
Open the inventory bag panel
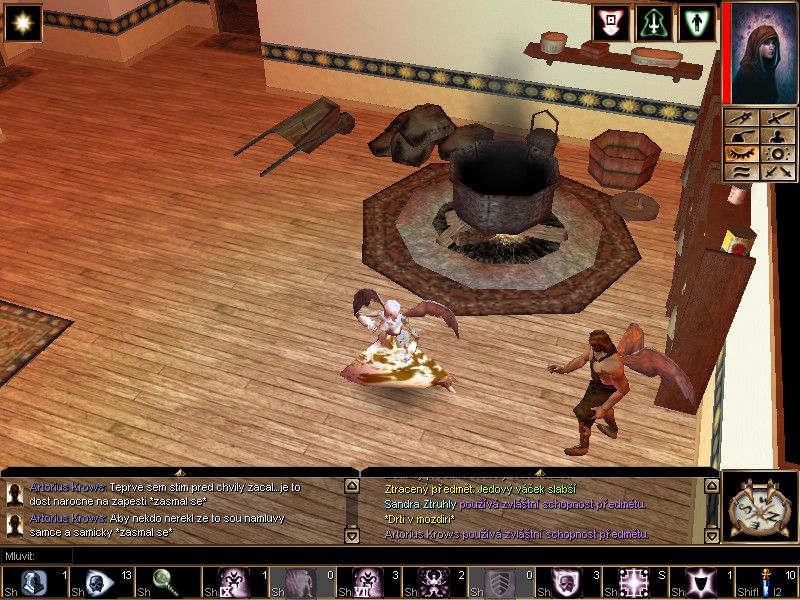[x=743, y=137]
